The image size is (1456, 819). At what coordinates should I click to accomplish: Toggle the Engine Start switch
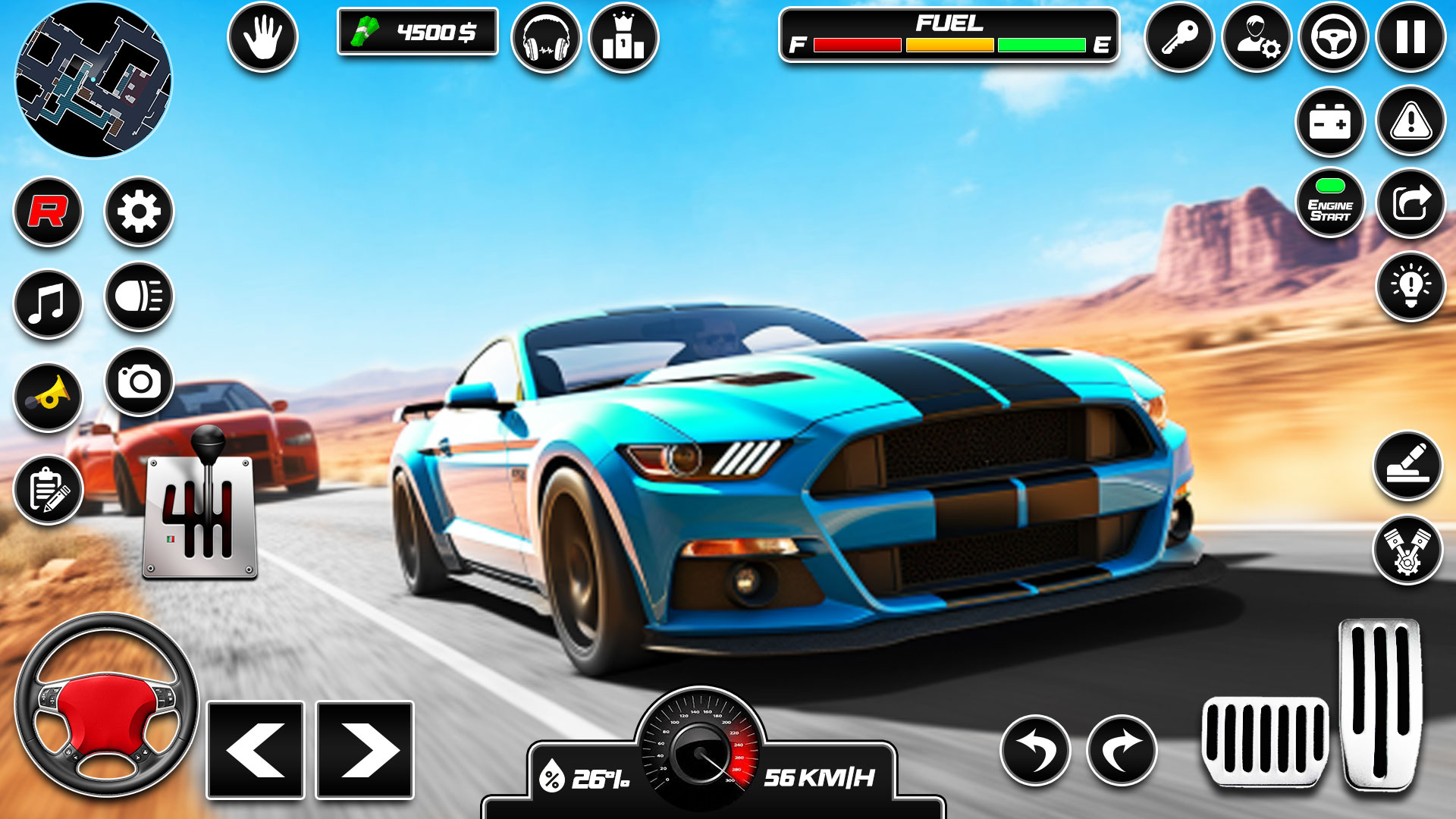(1332, 202)
